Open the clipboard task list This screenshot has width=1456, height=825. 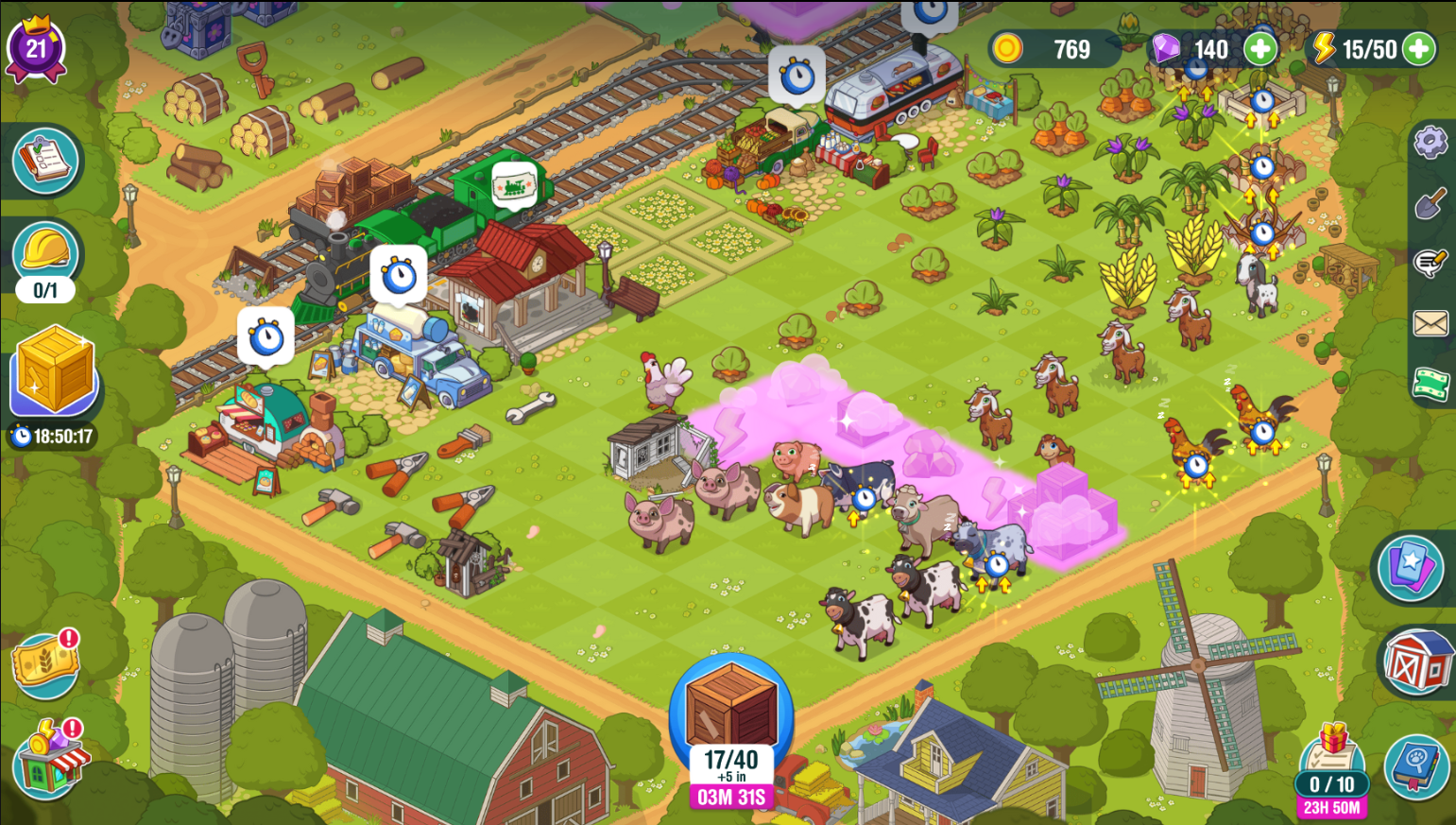pyautogui.click(x=45, y=160)
